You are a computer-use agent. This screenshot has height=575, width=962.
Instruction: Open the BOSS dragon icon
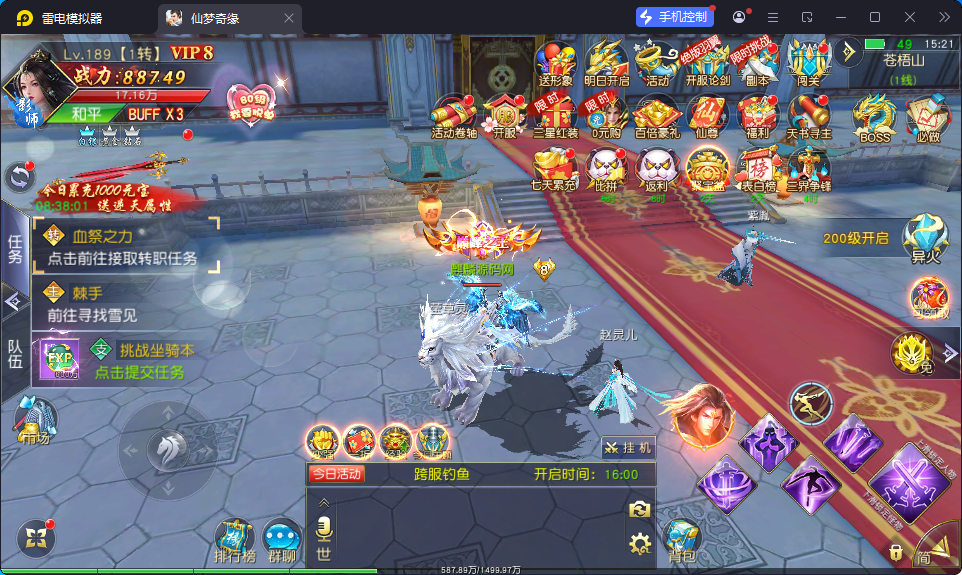[x=874, y=118]
